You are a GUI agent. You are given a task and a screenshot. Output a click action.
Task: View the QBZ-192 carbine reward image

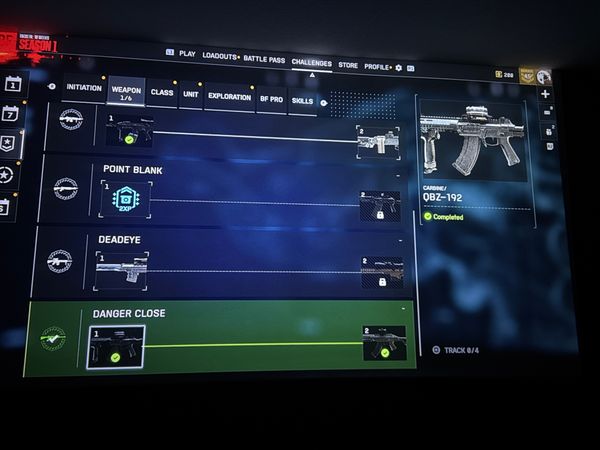[x=471, y=141]
